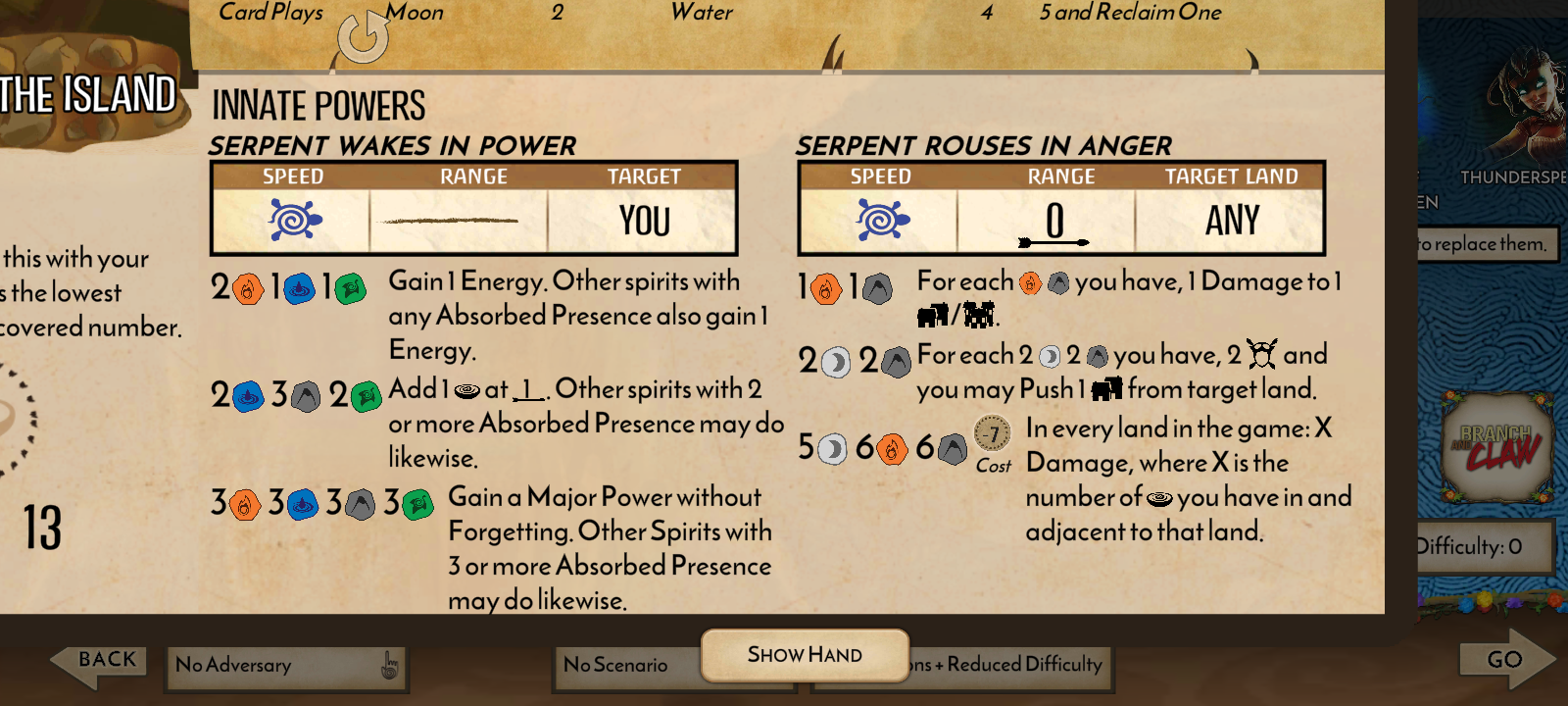Screen dimensions: 1568x706
Task: Click the Show Hand button
Action: [x=805, y=655]
